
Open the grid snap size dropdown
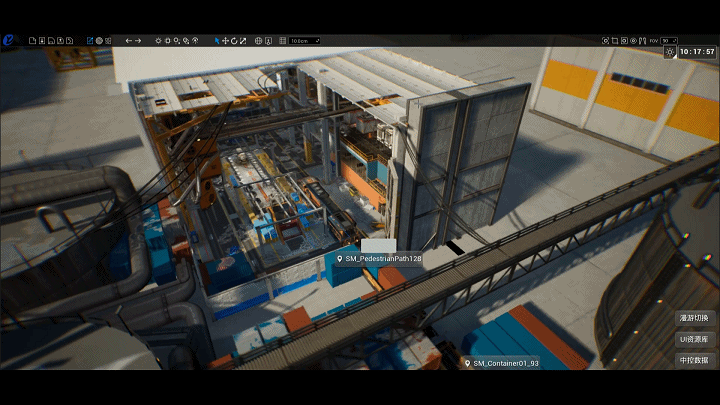304,41
